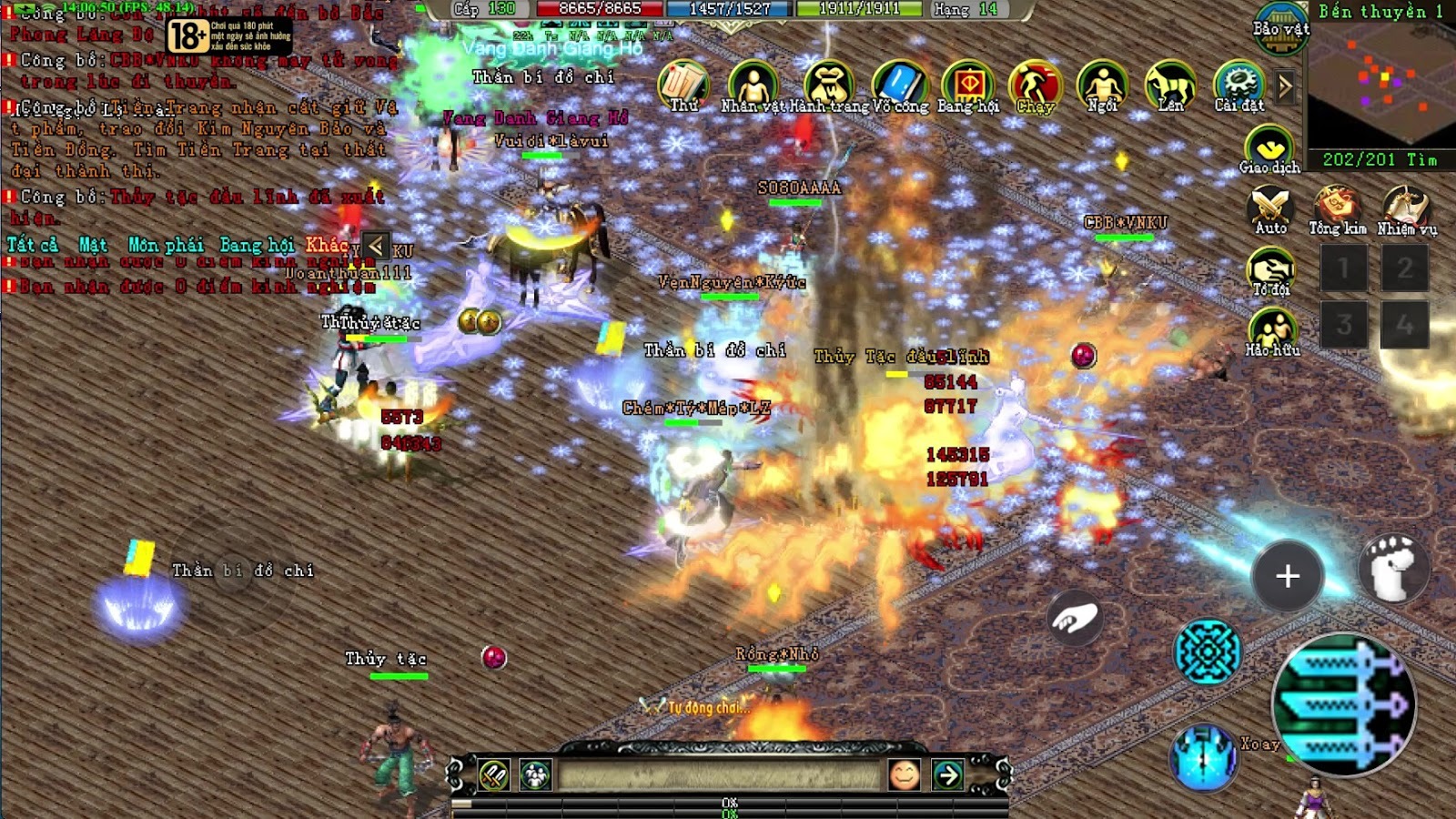Open the smiley emoji picker
Image resolution: width=1456 pixels, height=819 pixels.
click(x=904, y=774)
